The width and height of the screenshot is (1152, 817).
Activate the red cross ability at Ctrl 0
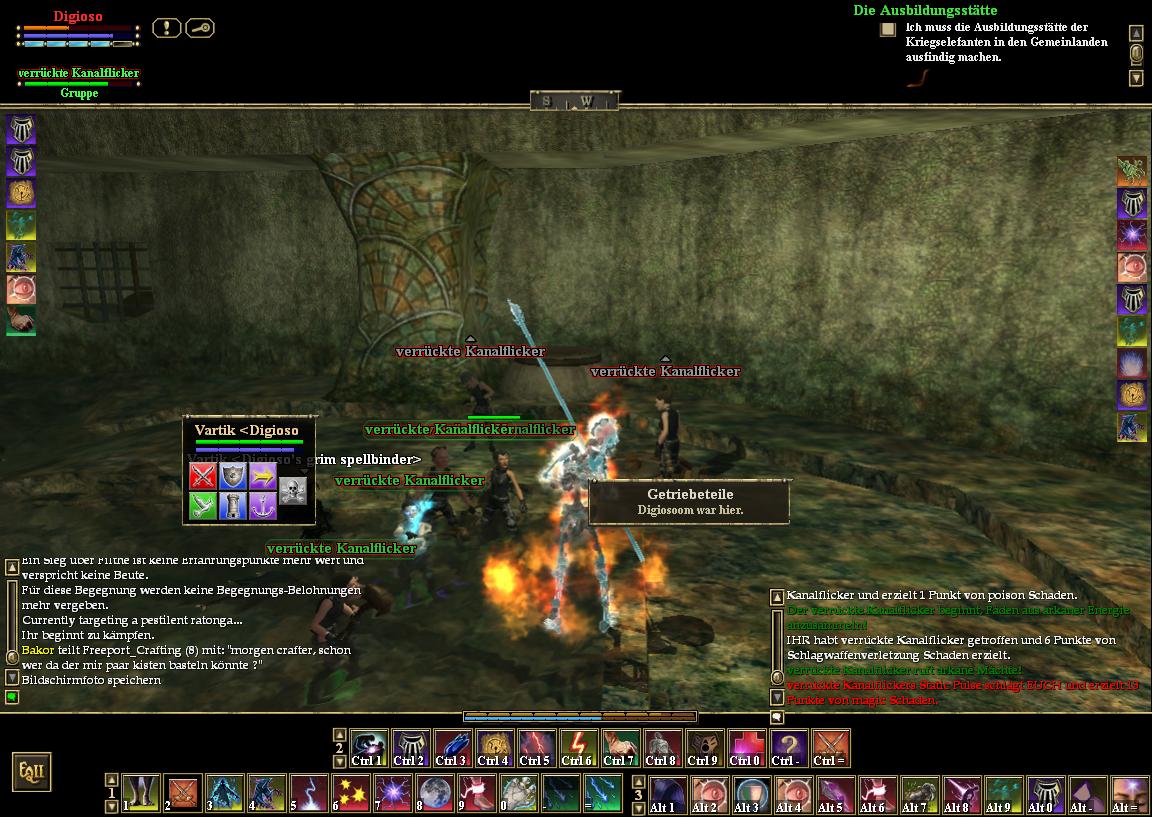[x=746, y=747]
